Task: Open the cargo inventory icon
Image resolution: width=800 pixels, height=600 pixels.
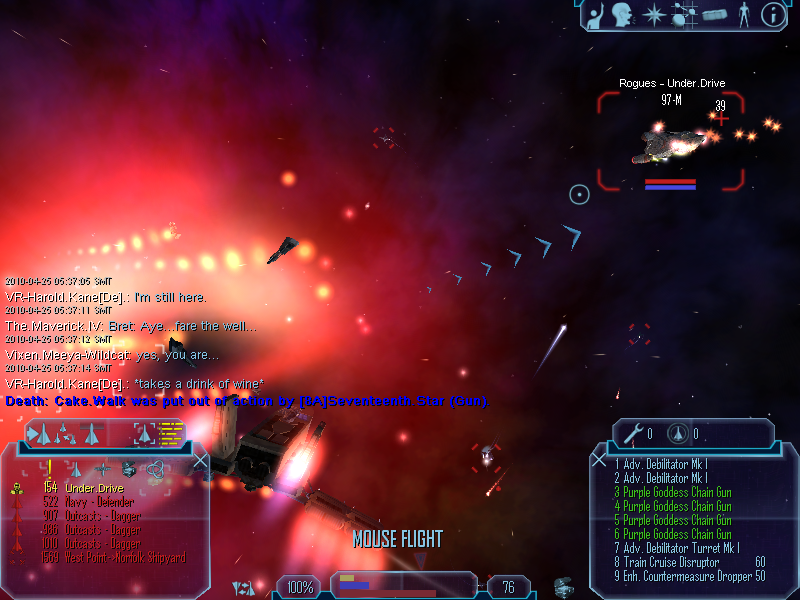Action: point(714,14)
